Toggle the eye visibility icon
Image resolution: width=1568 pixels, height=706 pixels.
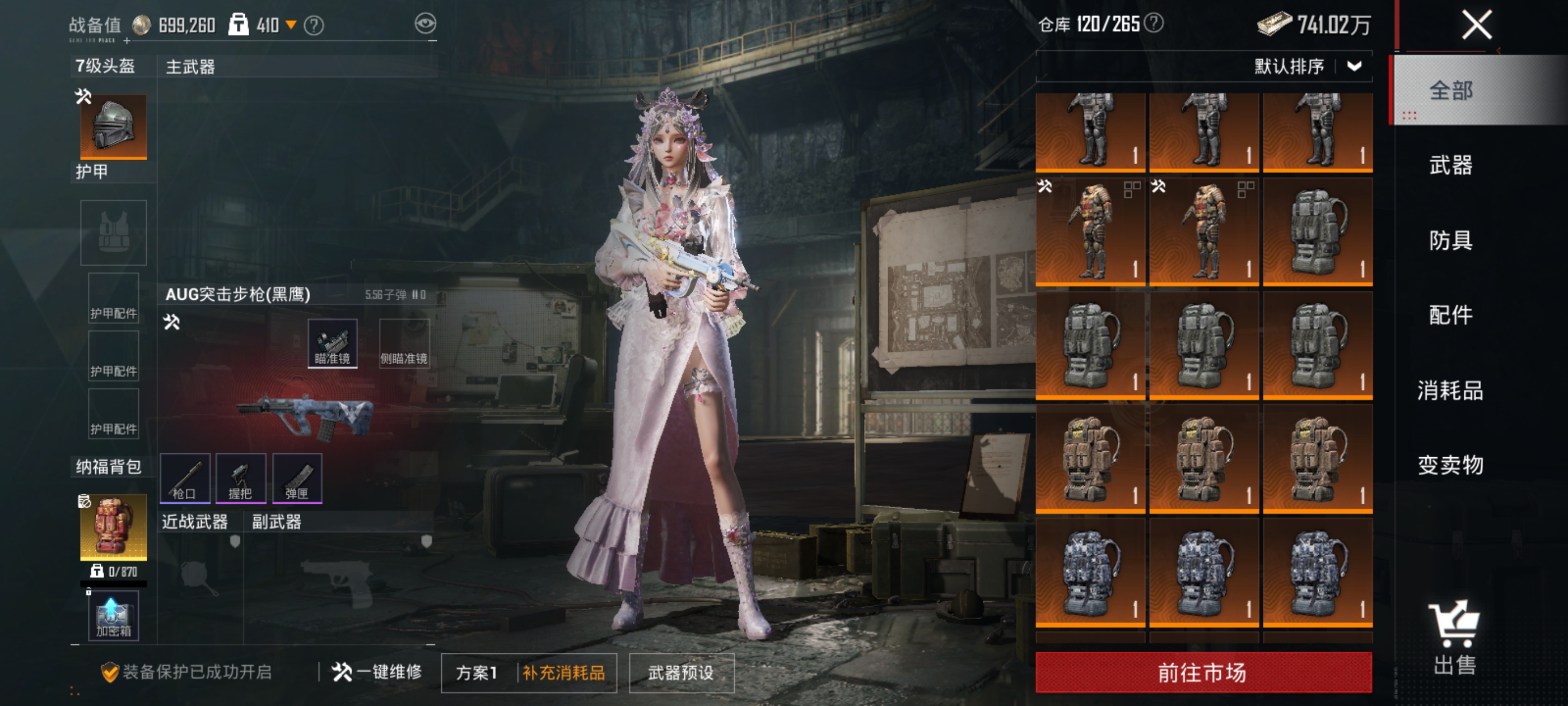(x=426, y=24)
